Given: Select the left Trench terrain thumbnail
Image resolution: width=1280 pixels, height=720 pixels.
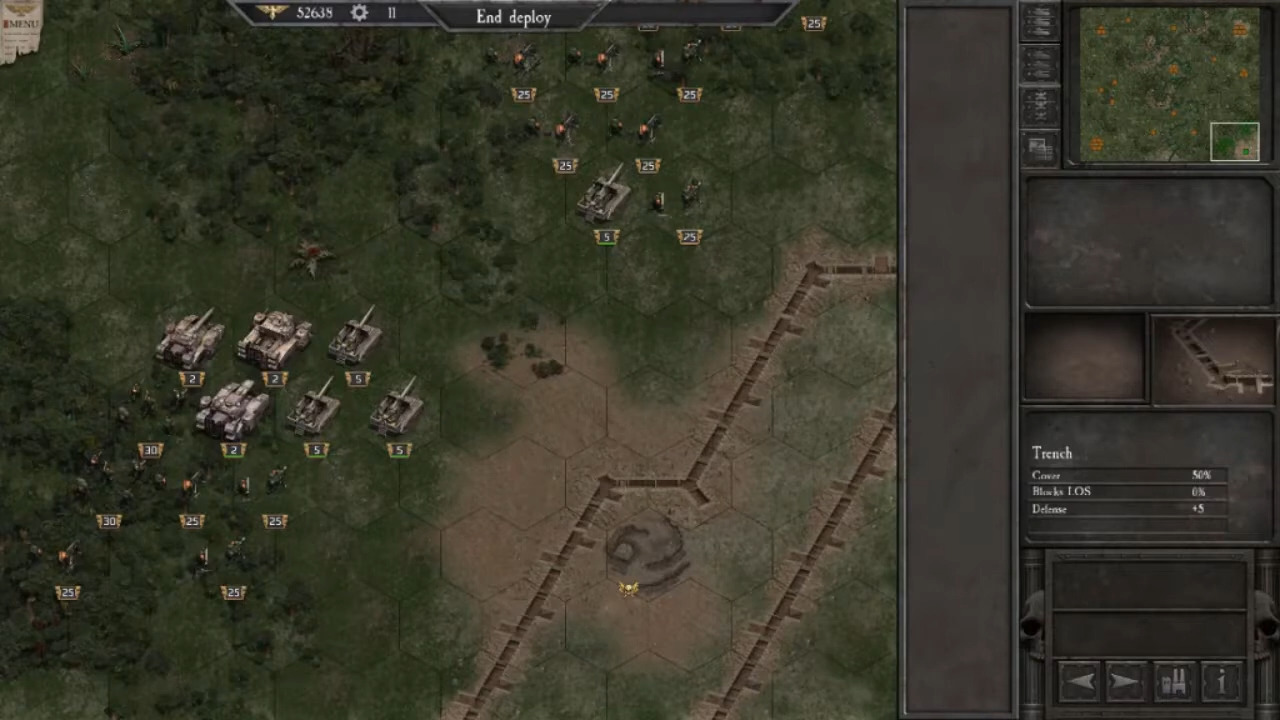Looking at the screenshot, I should tap(1085, 360).
